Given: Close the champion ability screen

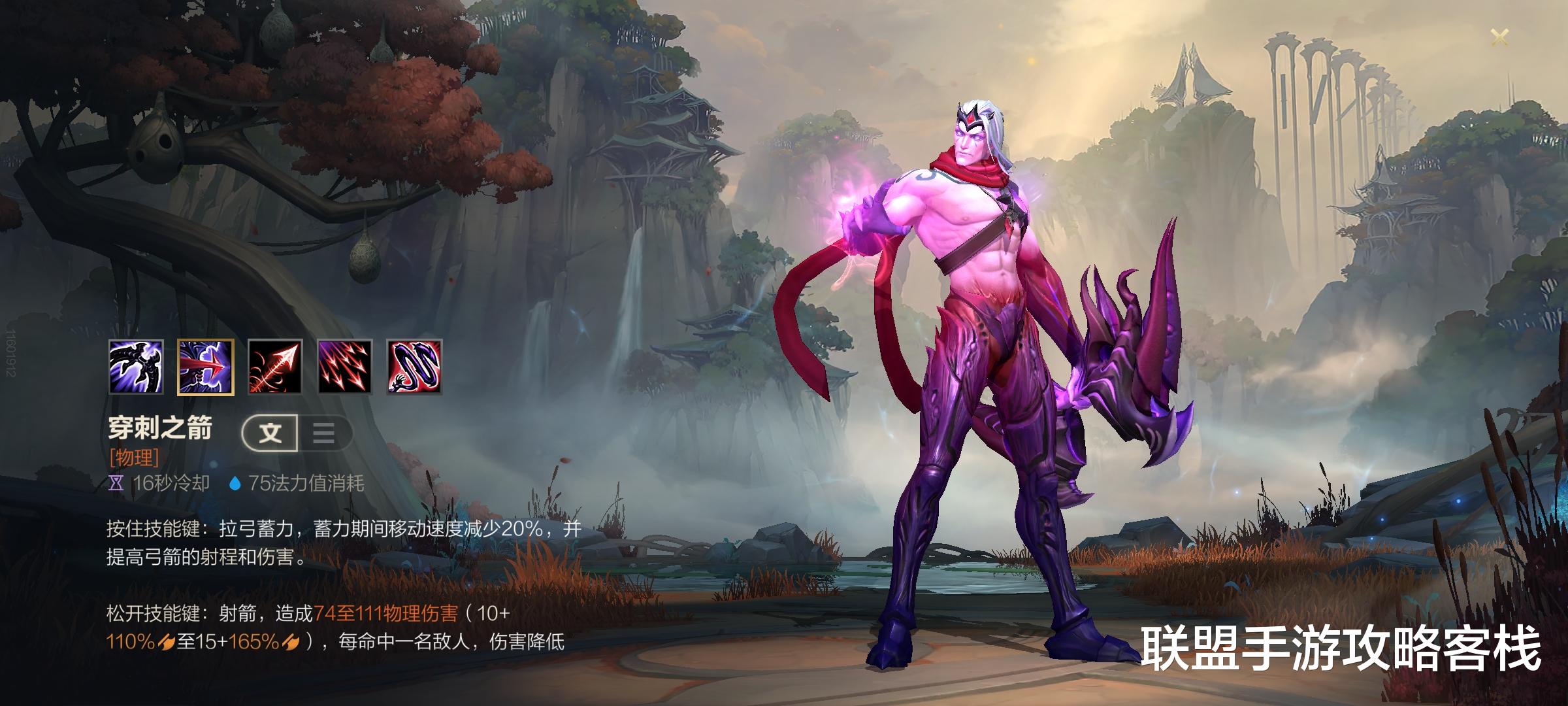Looking at the screenshot, I should coord(1499,37).
